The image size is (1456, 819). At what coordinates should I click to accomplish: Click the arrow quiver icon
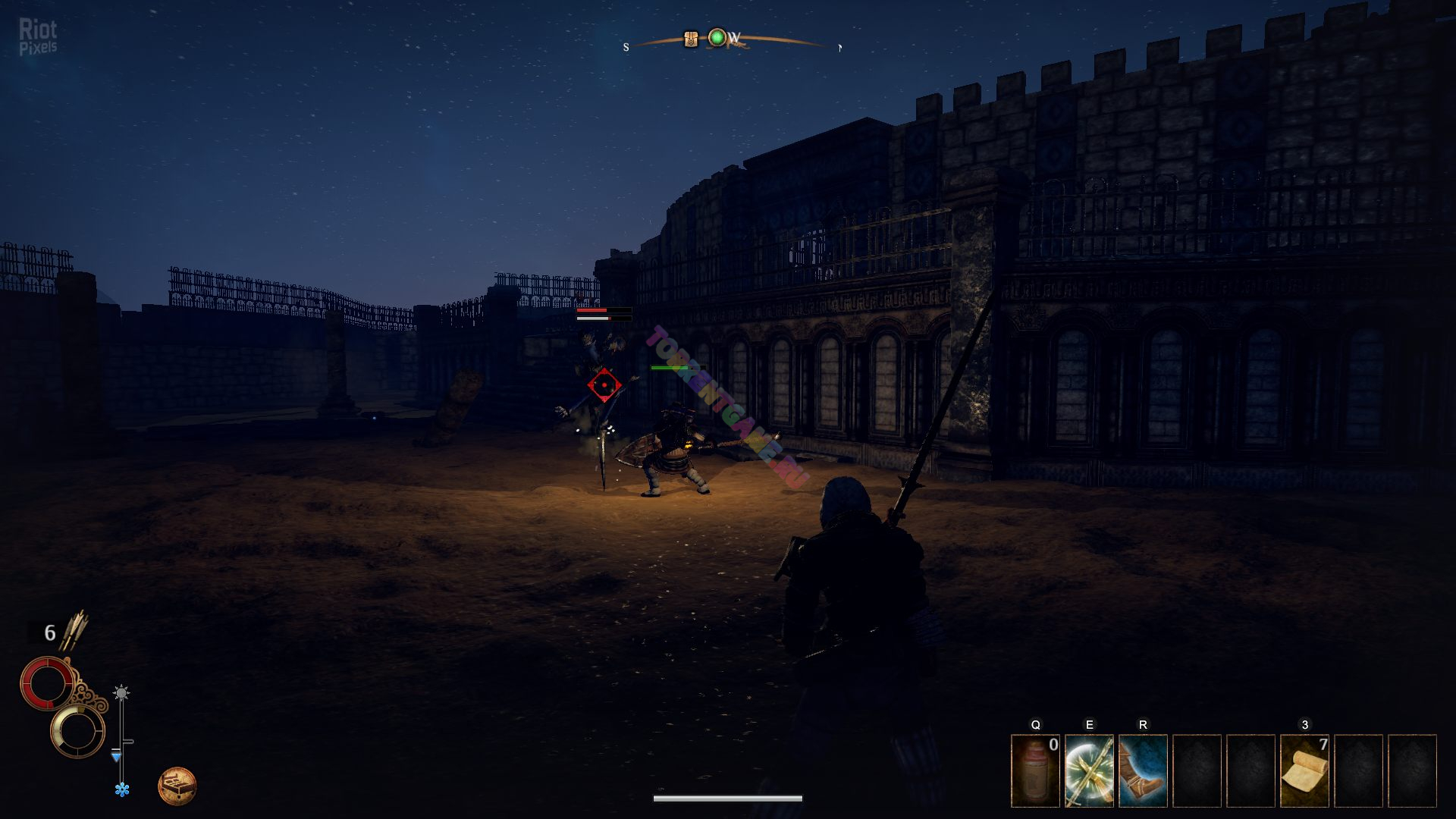[74, 631]
